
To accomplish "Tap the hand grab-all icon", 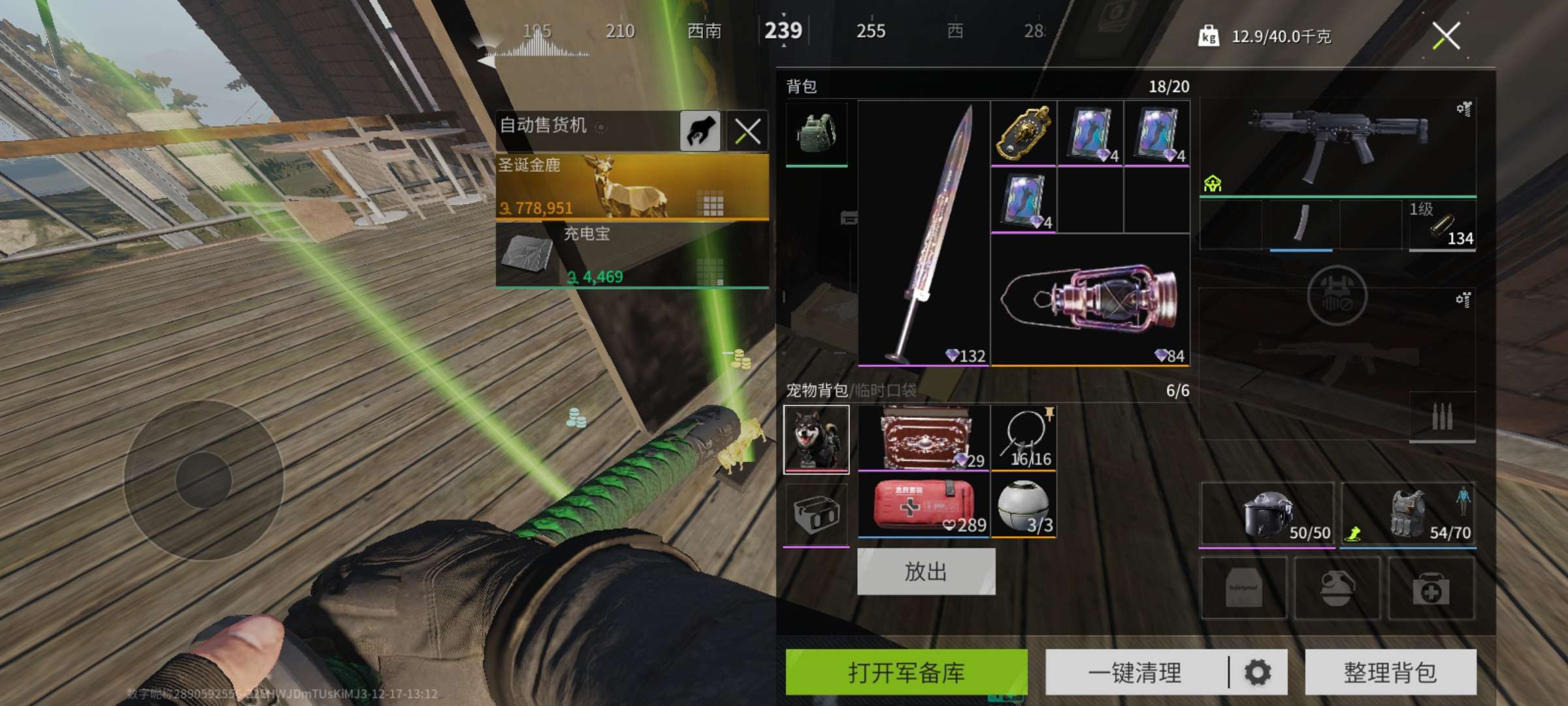I will [x=700, y=131].
